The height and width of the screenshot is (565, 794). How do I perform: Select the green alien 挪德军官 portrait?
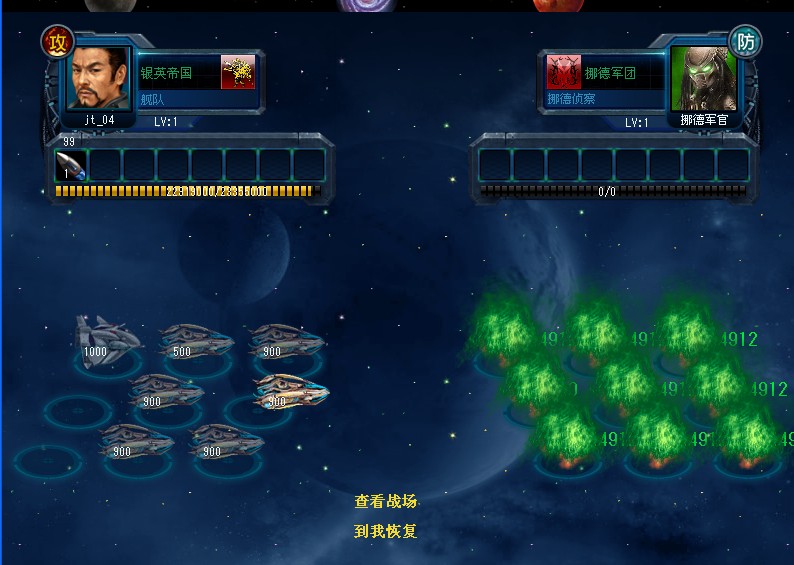point(702,78)
